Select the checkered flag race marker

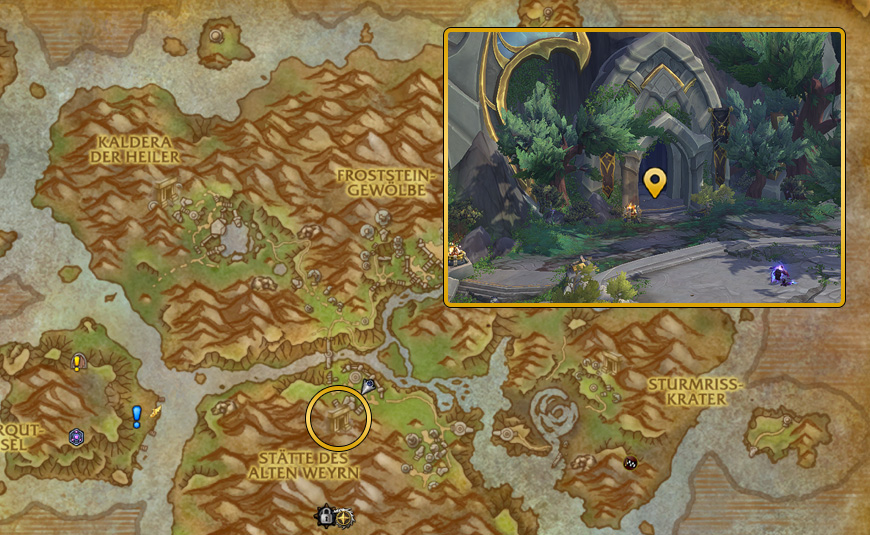tap(631, 462)
